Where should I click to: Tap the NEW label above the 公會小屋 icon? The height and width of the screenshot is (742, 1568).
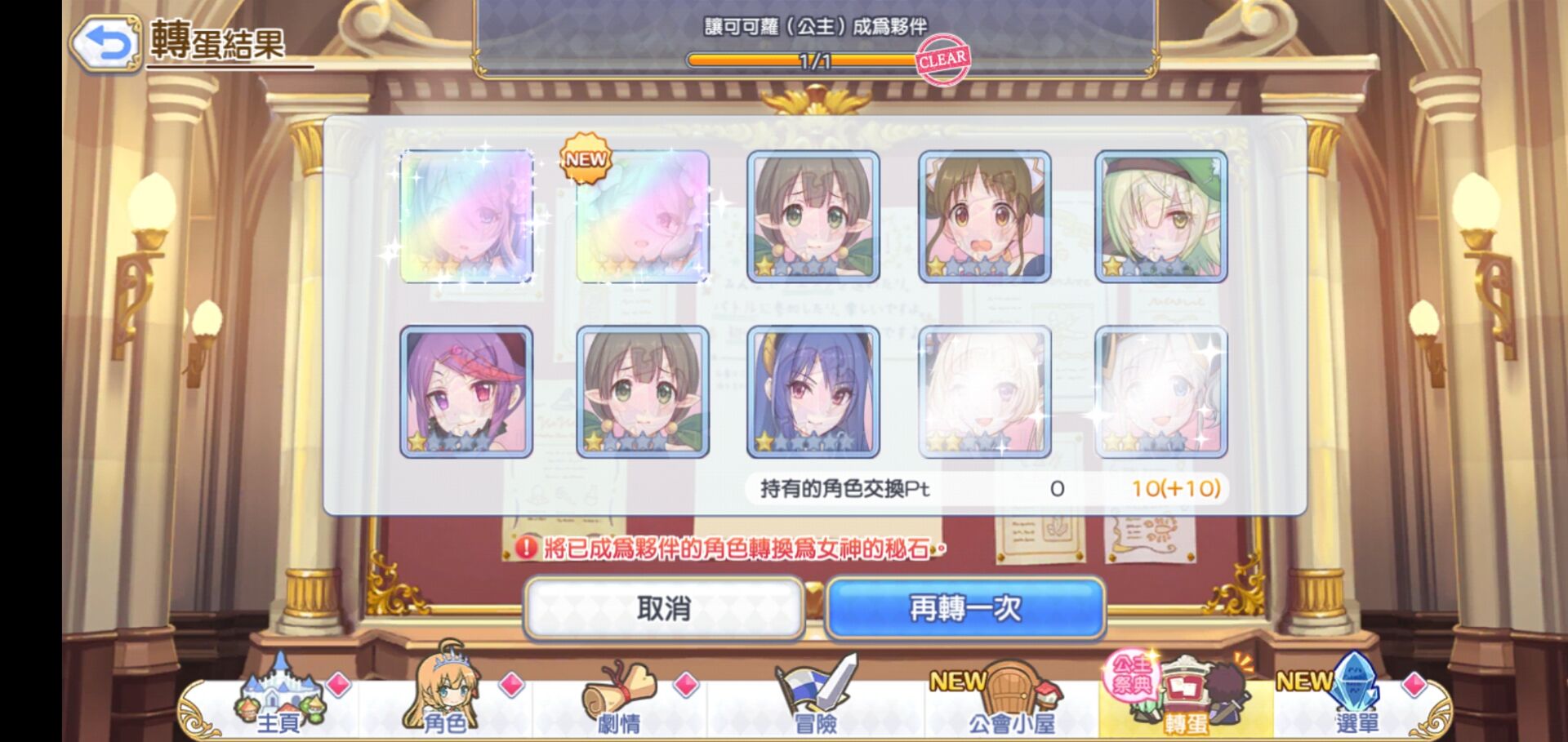(x=957, y=680)
